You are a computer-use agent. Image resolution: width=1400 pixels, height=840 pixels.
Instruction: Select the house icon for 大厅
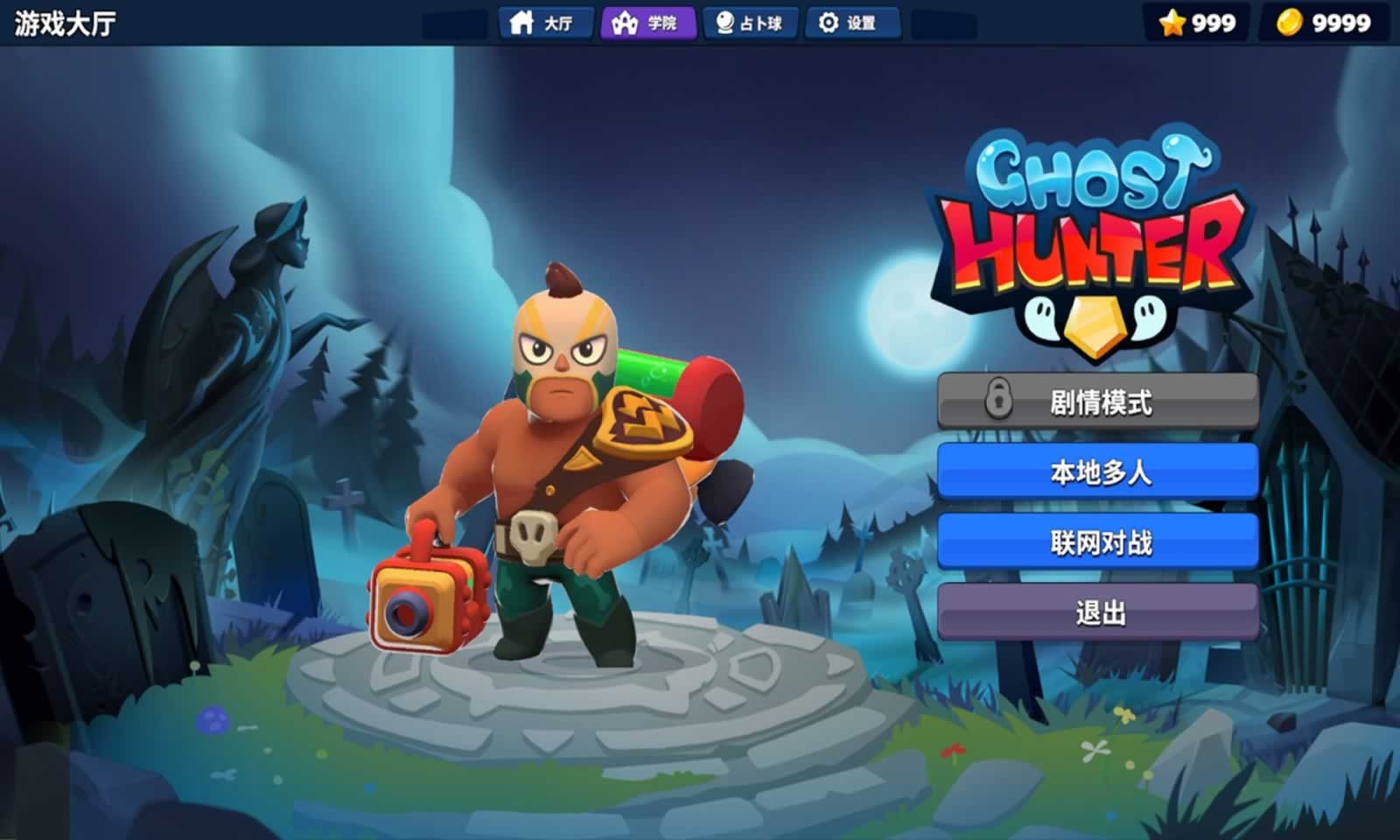coord(523,24)
